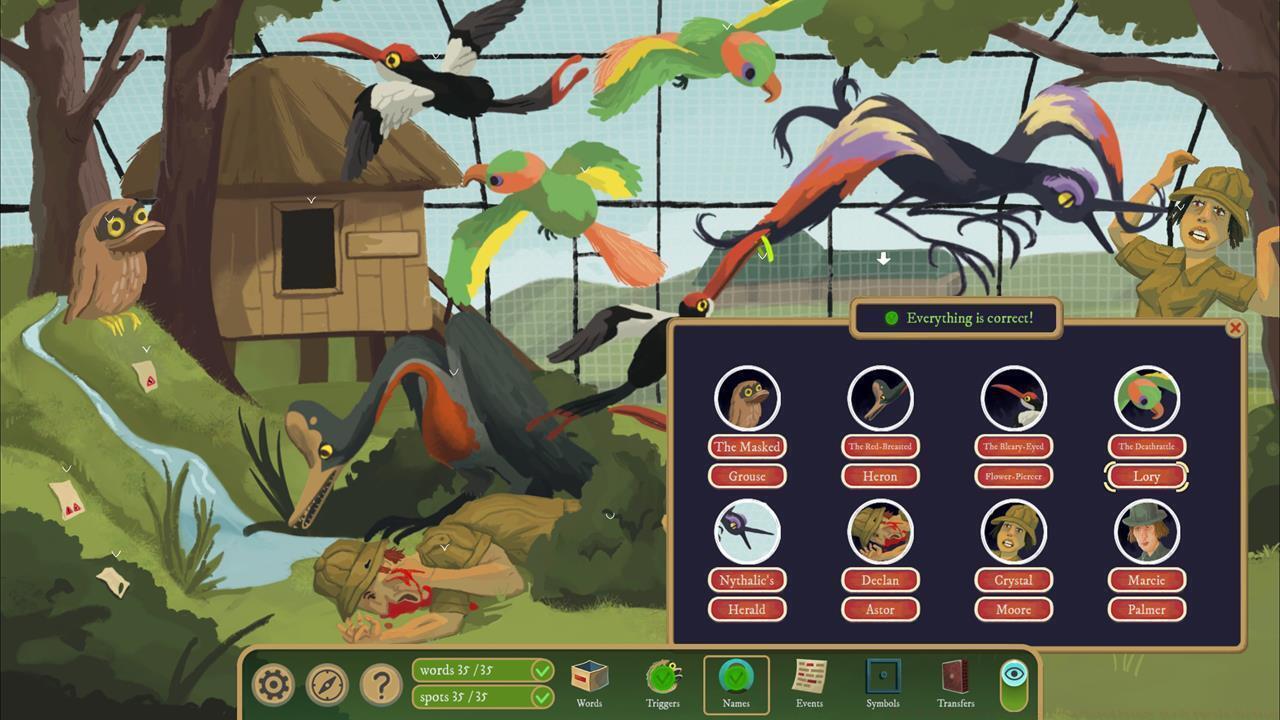Open "The Deathrattle" title selector
The height and width of the screenshot is (720, 1280).
1146,447
